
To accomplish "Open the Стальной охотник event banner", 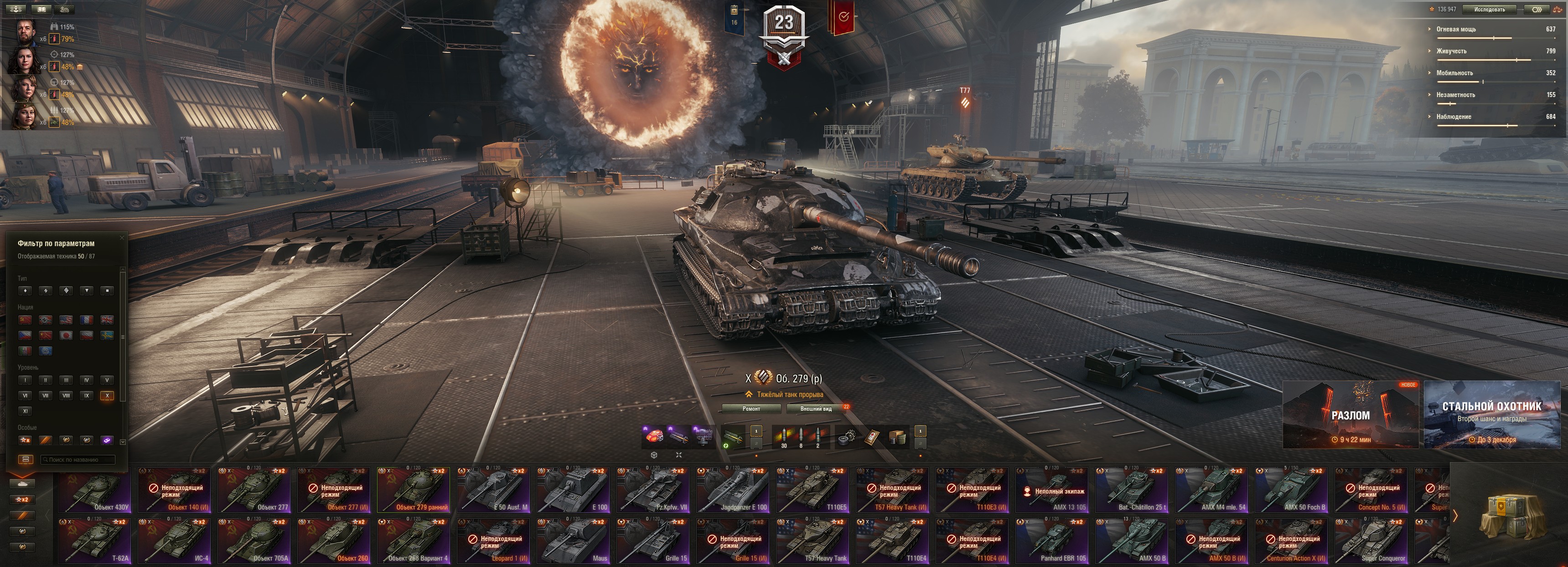I will pos(1491,415).
